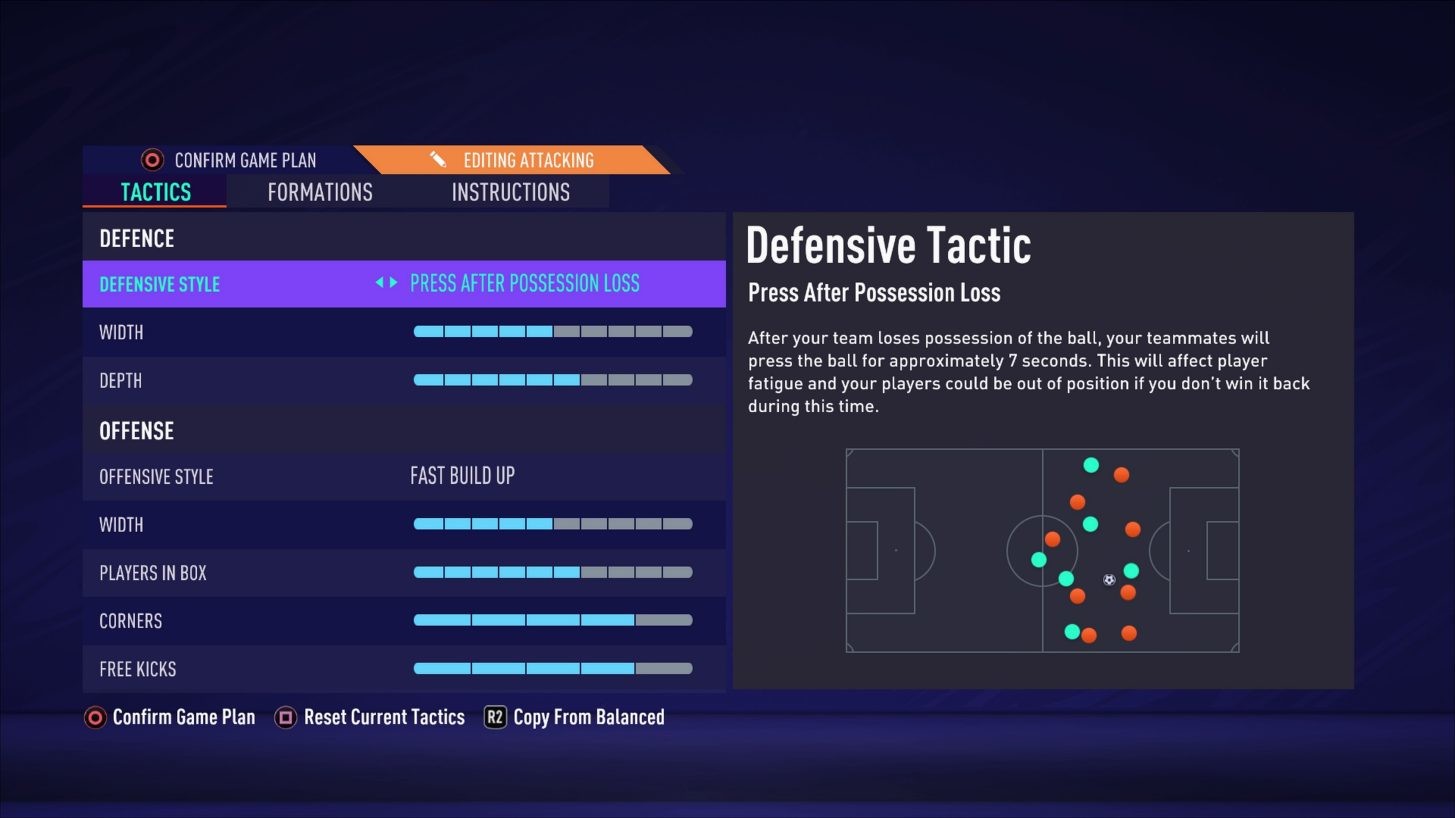This screenshot has width=1455, height=818.
Task: Click the red circle Confirm Game Plan icon
Action: (94, 717)
